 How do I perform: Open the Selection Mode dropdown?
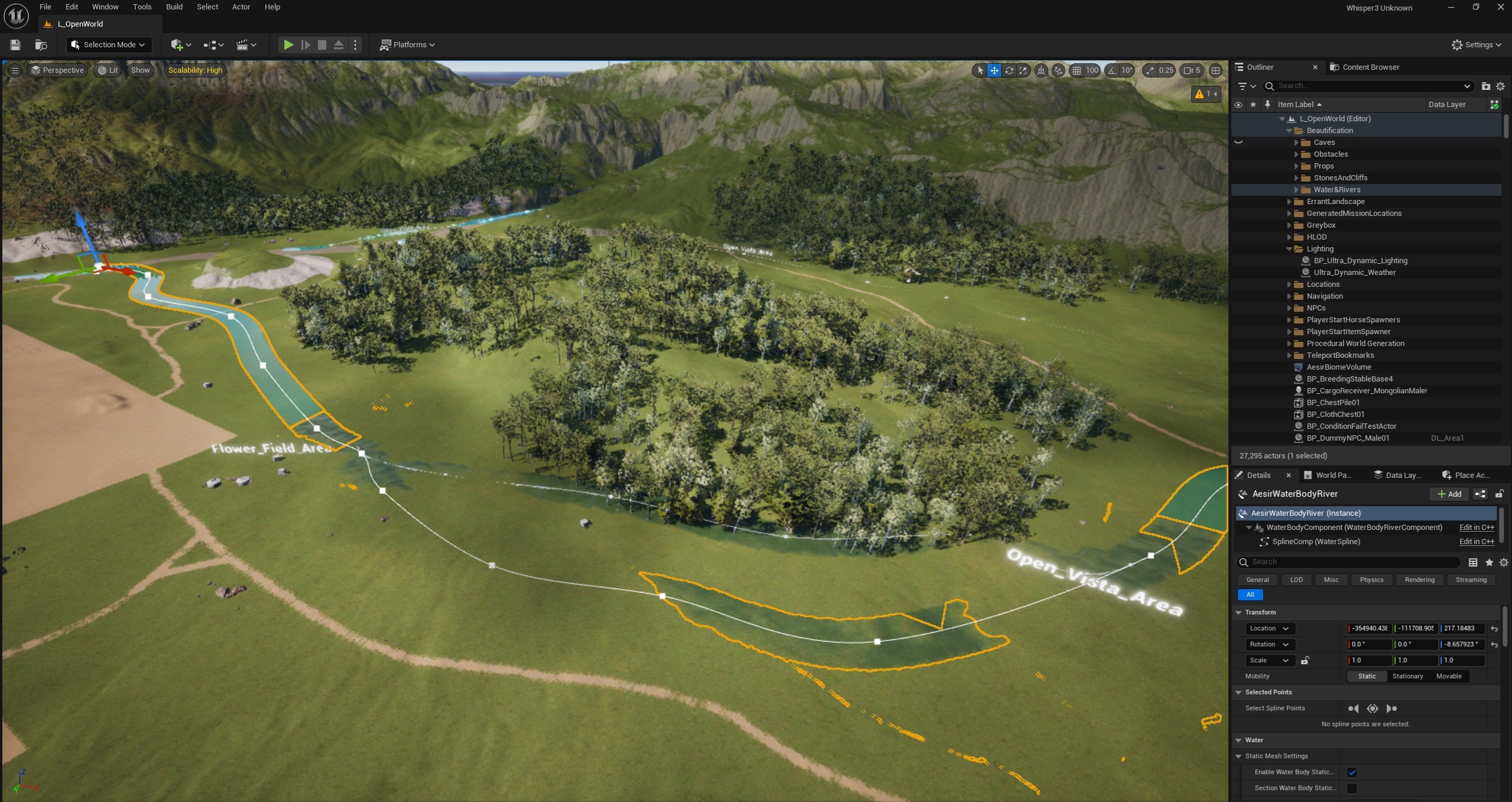pyautogui.click(x=109, y=45)
